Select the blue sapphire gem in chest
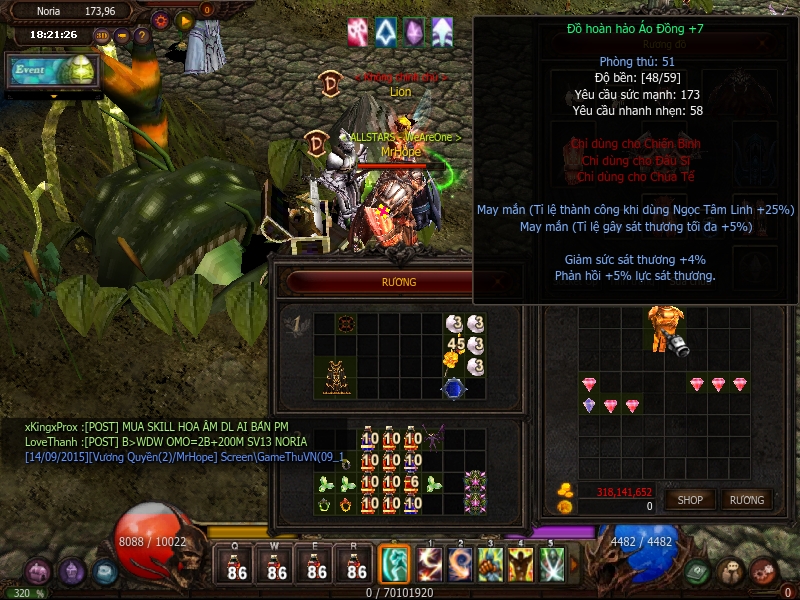Image resolution: width=800 pixels, height=600 pixels. 454,388
